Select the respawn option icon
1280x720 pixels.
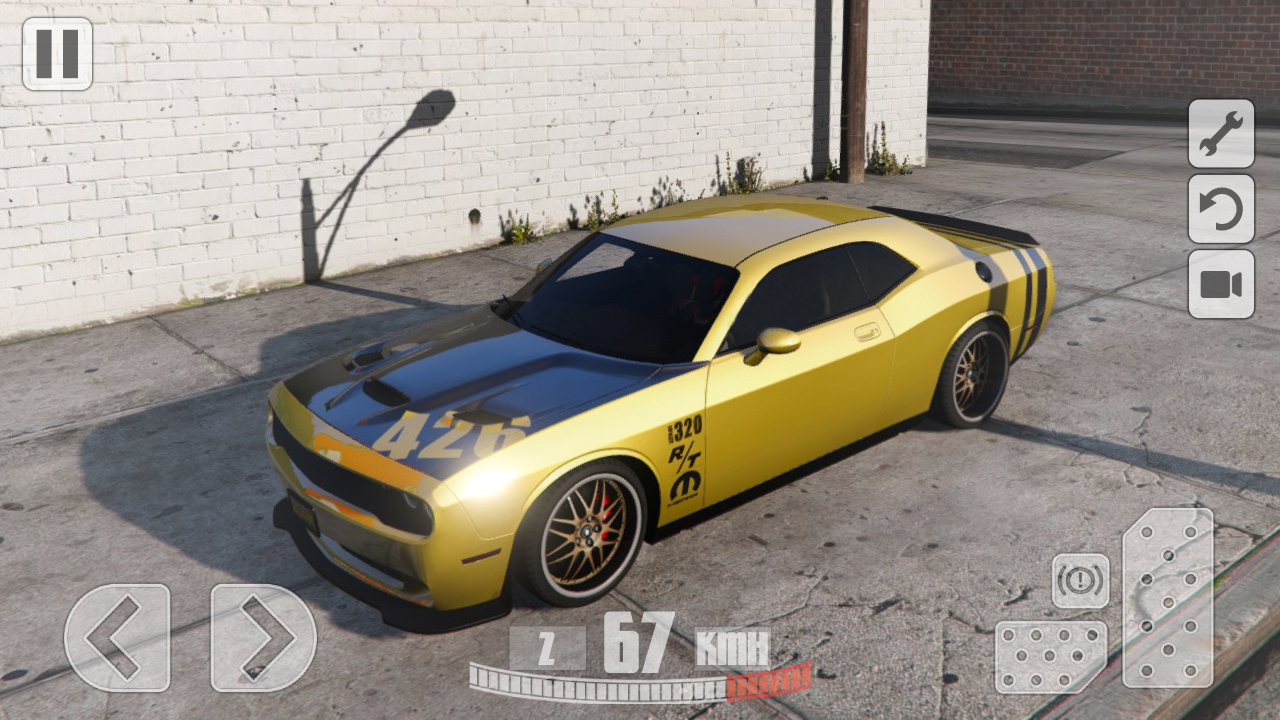click(x=1221, y=212)
